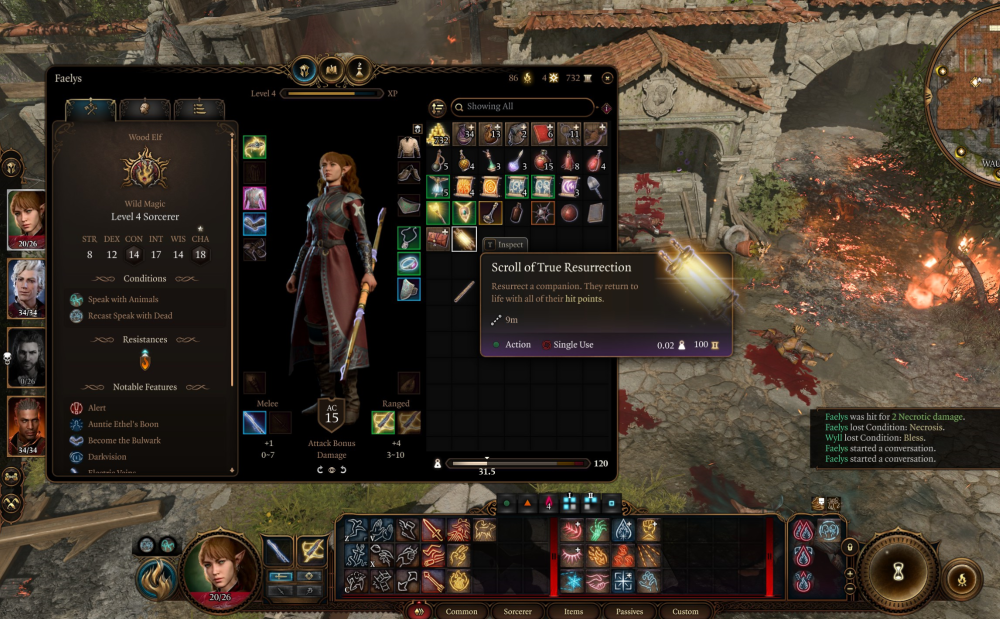1000x619 pixels.
Task: Select Wyll's portrait with 34/34 health
Action: pyautogui.click(x=27, y=425)
